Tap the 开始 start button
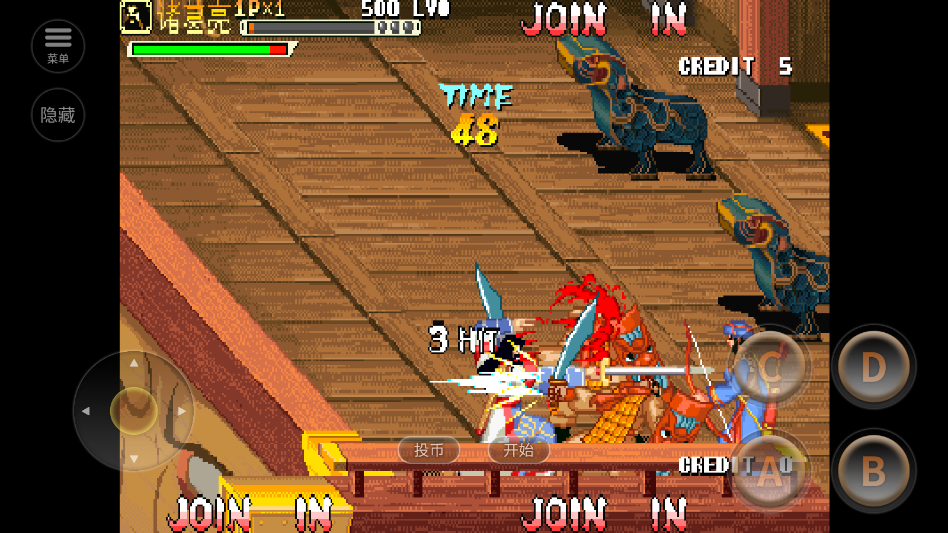This screenshot has height=533, width=948. tap(518, 450)
